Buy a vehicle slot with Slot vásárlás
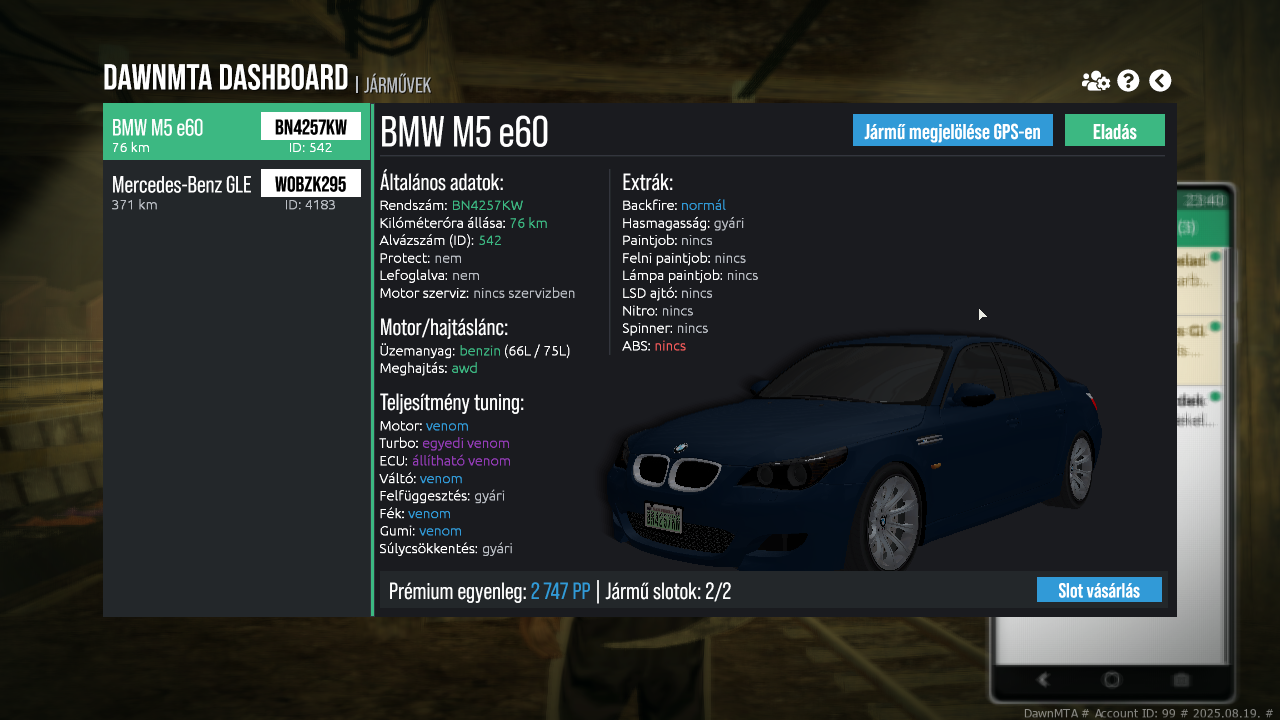The image size is (1280, 720). [1098, 590]
